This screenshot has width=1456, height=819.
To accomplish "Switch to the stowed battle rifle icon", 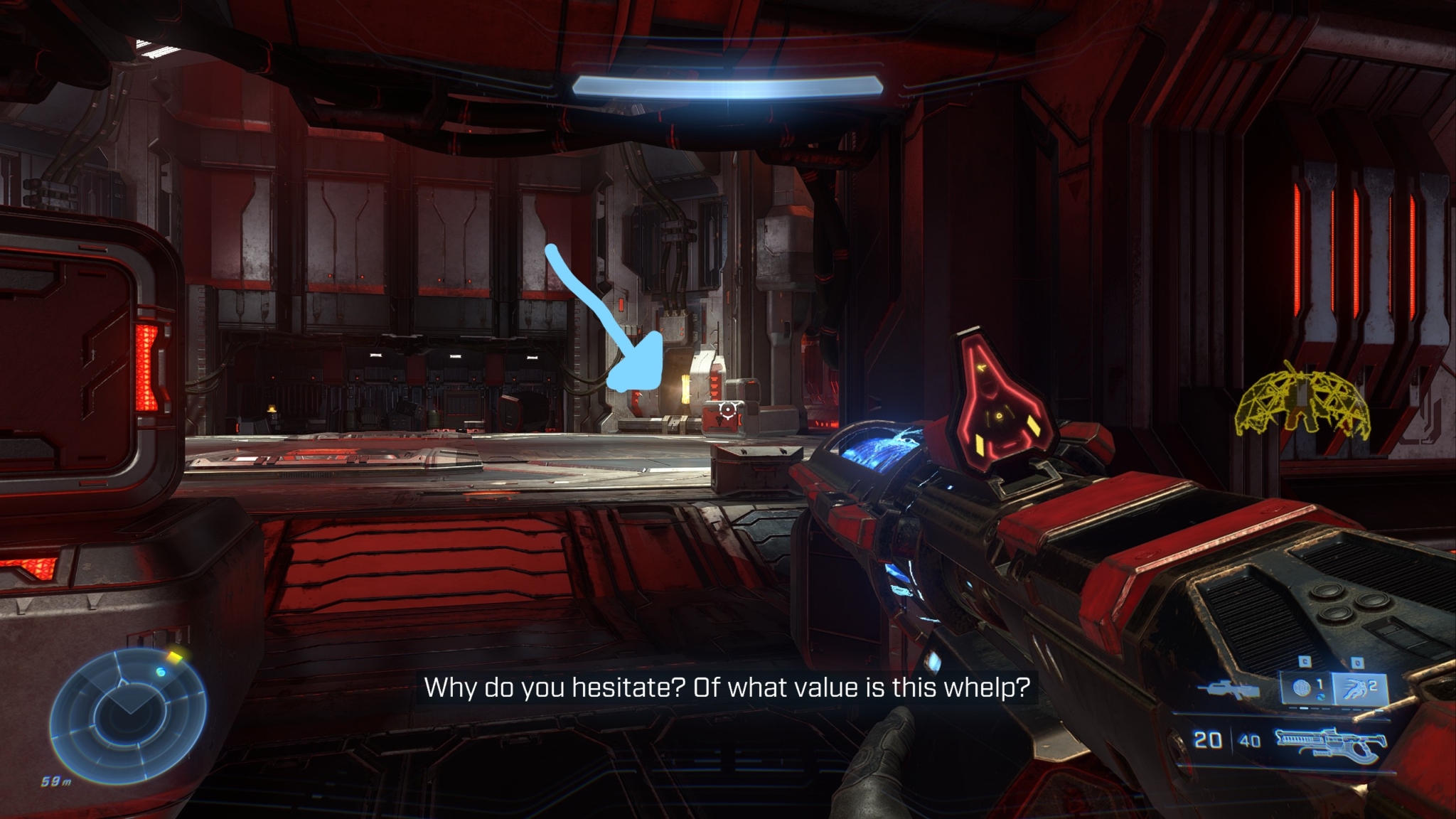I will 1227,689.
